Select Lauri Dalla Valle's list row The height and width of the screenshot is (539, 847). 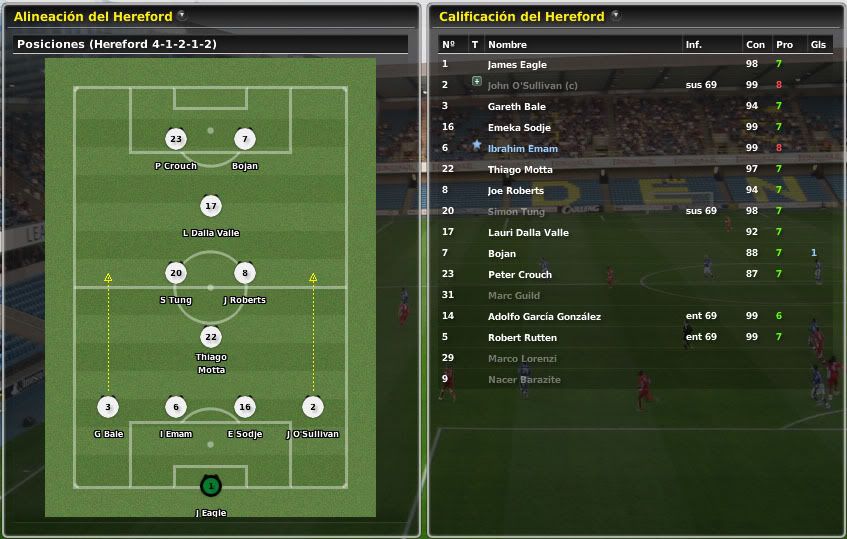528,232
